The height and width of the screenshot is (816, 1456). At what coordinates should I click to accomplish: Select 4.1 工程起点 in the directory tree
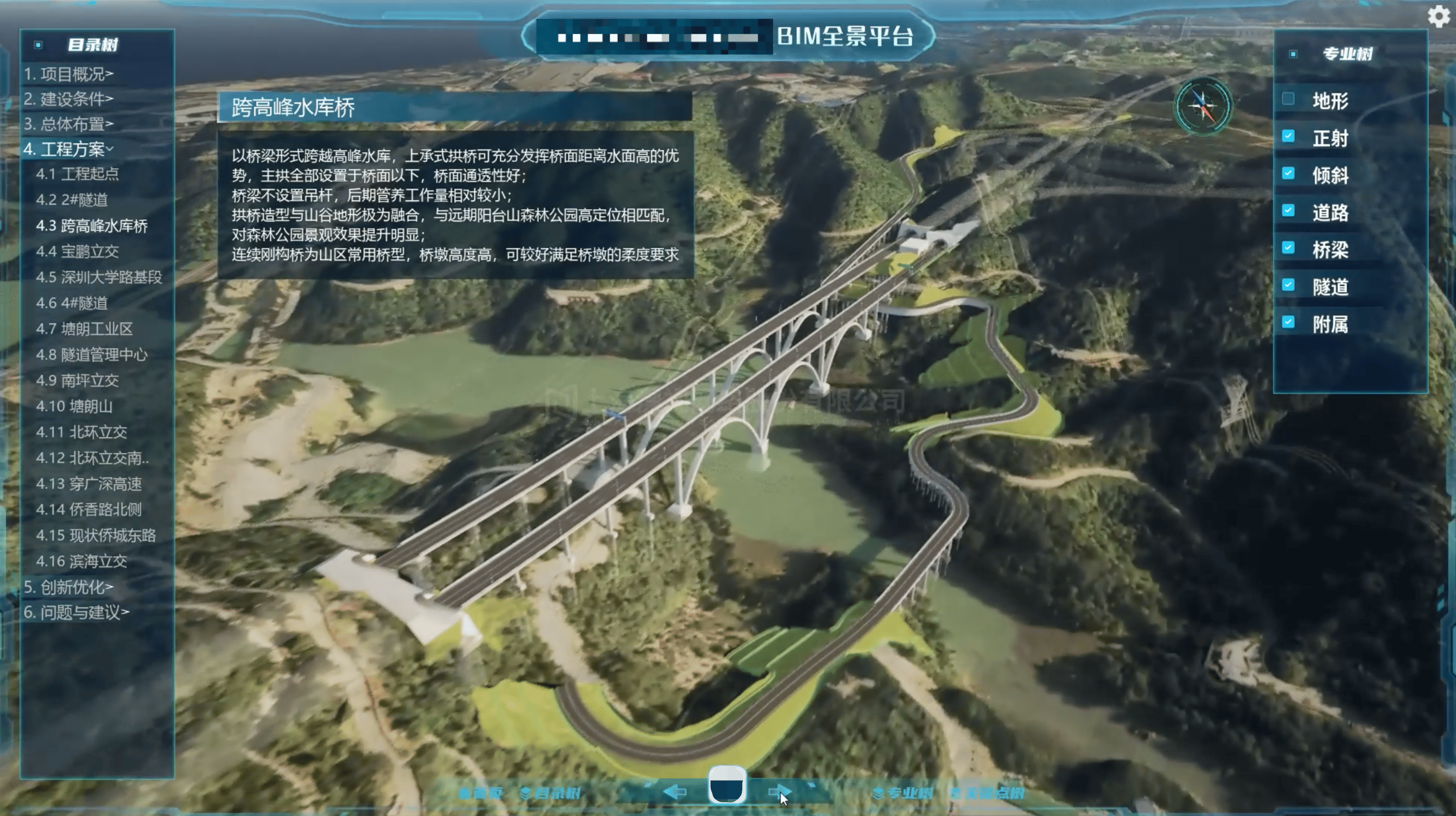77,174
